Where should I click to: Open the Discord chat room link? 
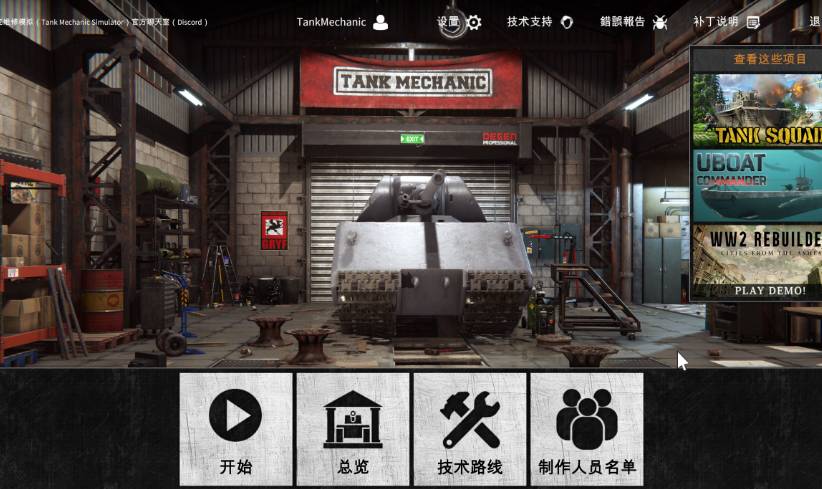pyautogui.click(x=105, y=22)
